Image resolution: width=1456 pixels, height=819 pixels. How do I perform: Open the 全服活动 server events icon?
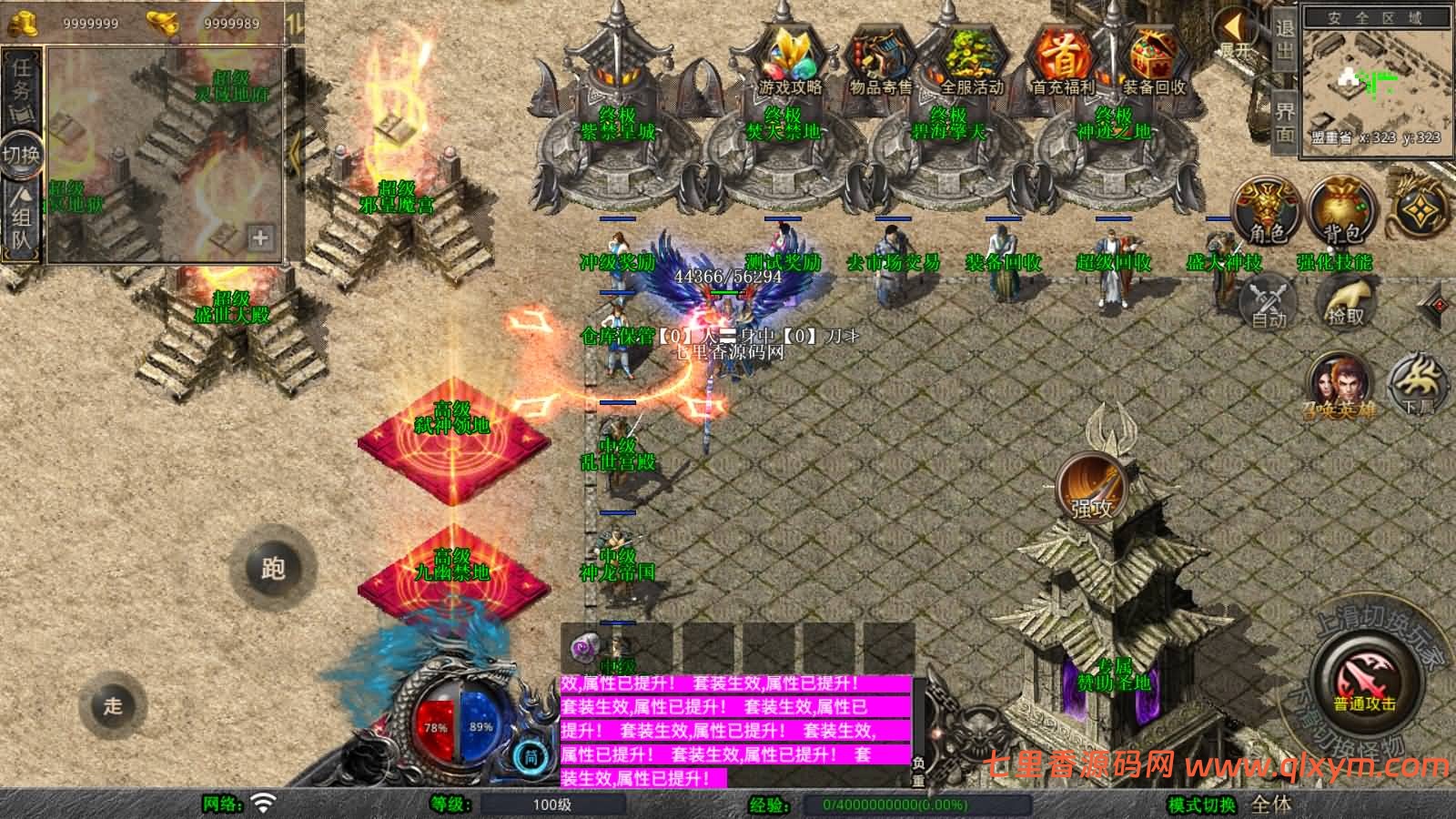pyautogui.click(x=972, y=57)
